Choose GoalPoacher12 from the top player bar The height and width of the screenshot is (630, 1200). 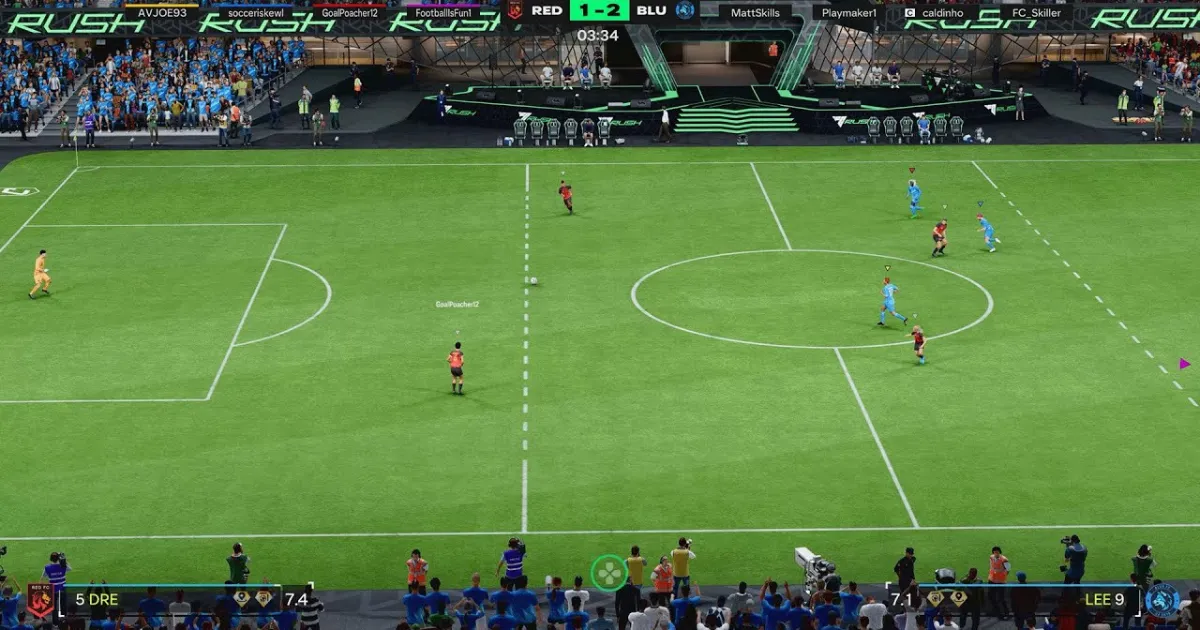pyautogui.click(x=349, y=12)
